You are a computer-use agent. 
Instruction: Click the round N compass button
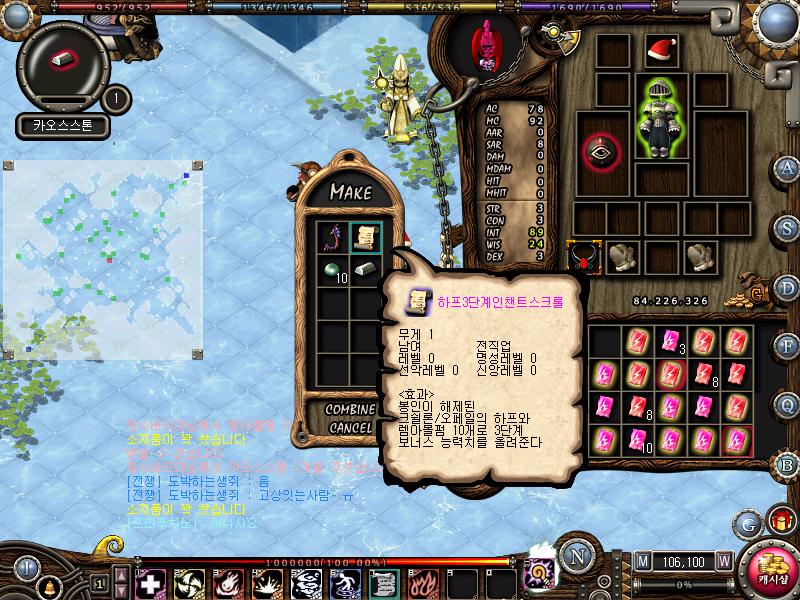(575, 556)
